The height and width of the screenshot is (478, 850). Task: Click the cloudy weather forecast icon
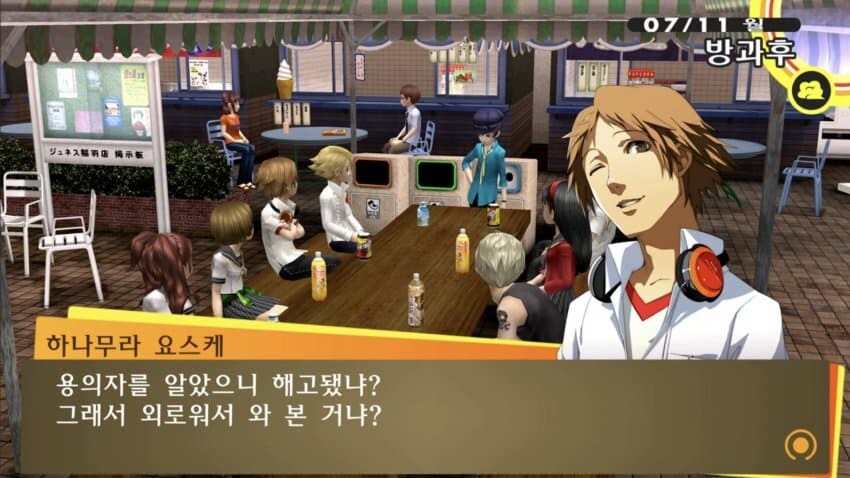coord(809,93)
